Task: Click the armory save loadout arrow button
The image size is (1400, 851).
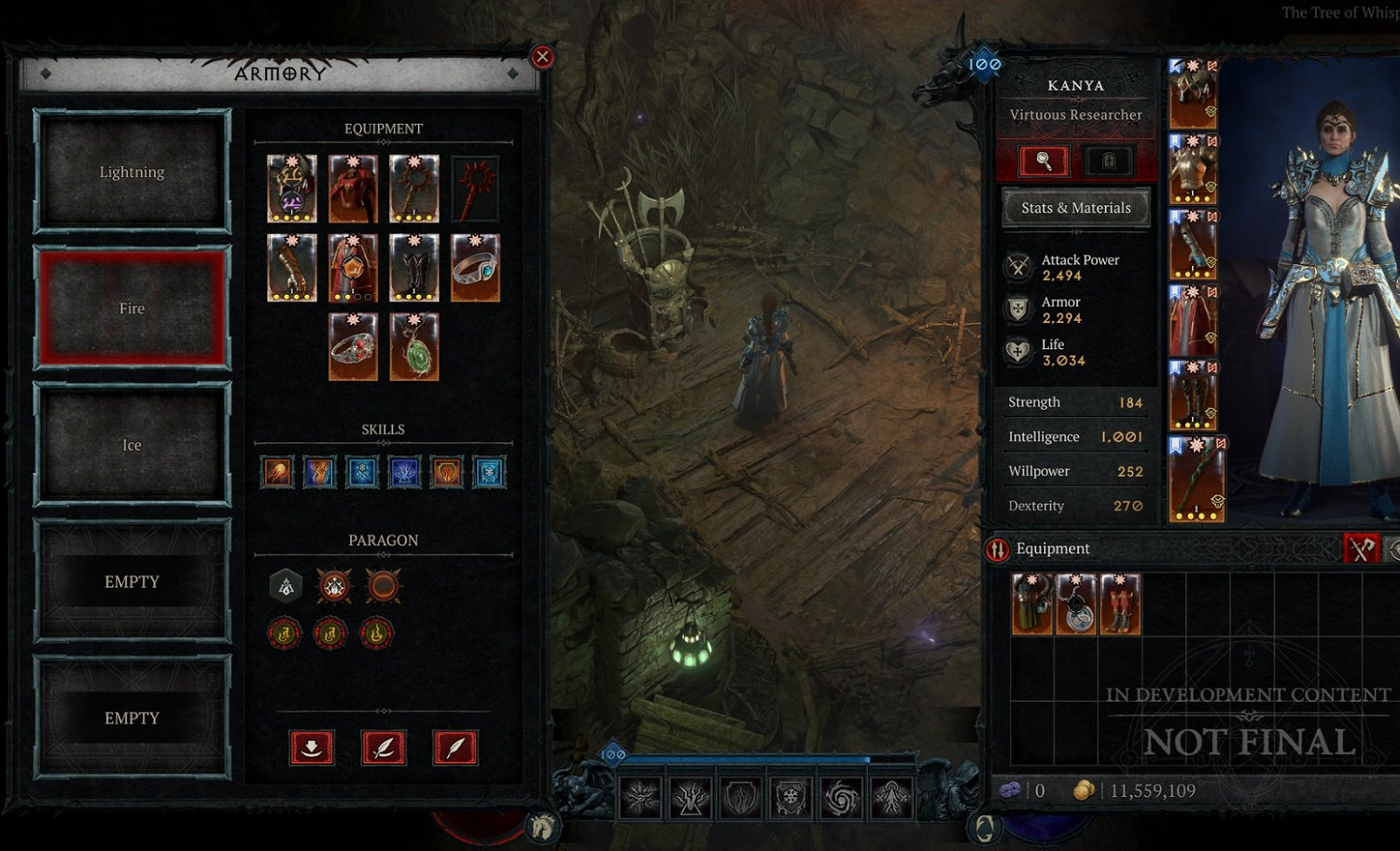Action: (312, 747)
